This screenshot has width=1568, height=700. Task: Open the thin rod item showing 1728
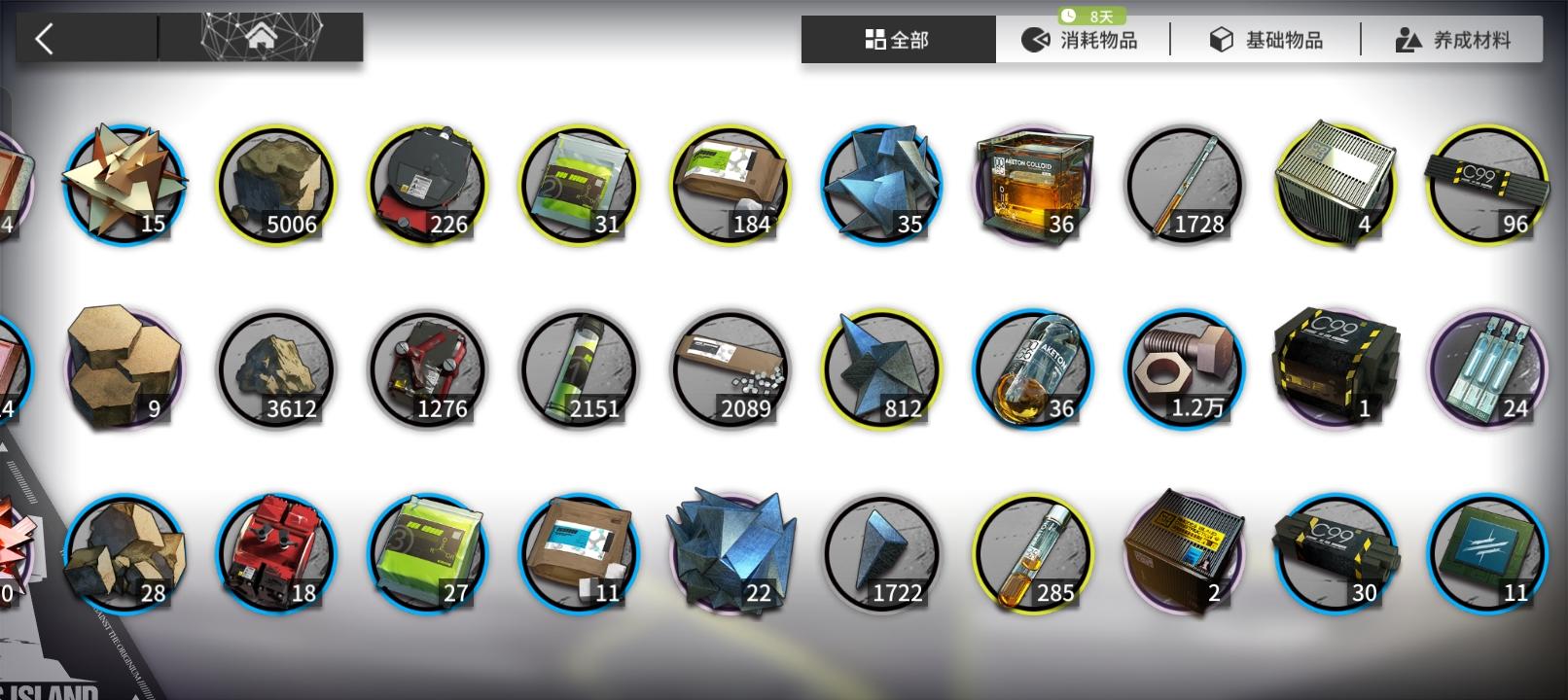1186,185
